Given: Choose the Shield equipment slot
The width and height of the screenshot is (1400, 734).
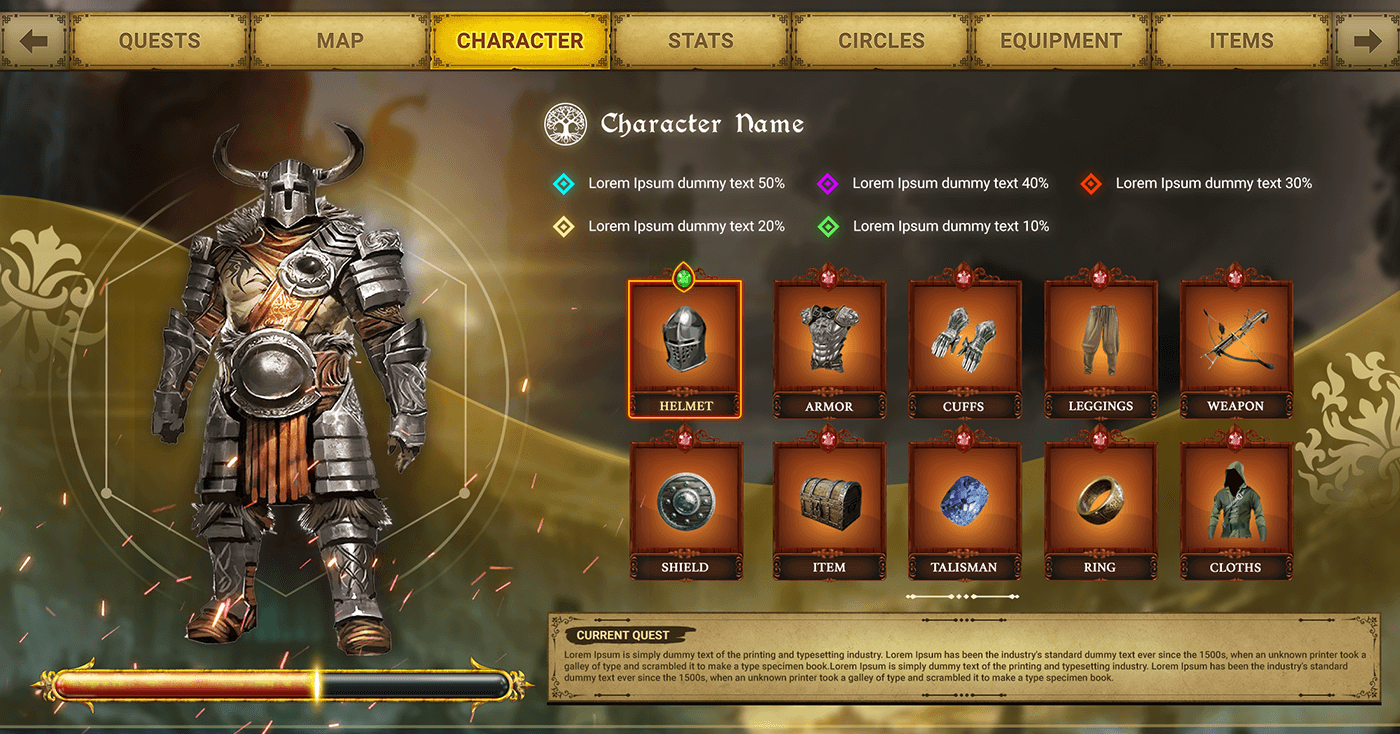Looking at the screenshot, I should (x=685, y=504).
